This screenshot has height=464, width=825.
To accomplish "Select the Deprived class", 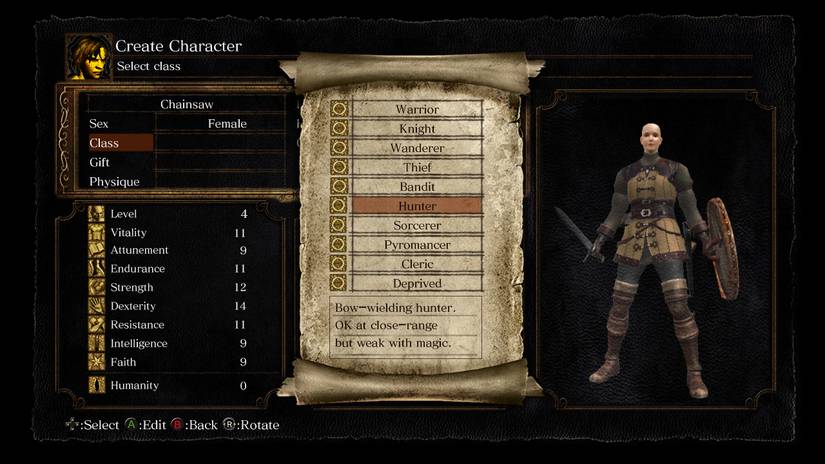I will pyautogui.click(x=416, y=283).
